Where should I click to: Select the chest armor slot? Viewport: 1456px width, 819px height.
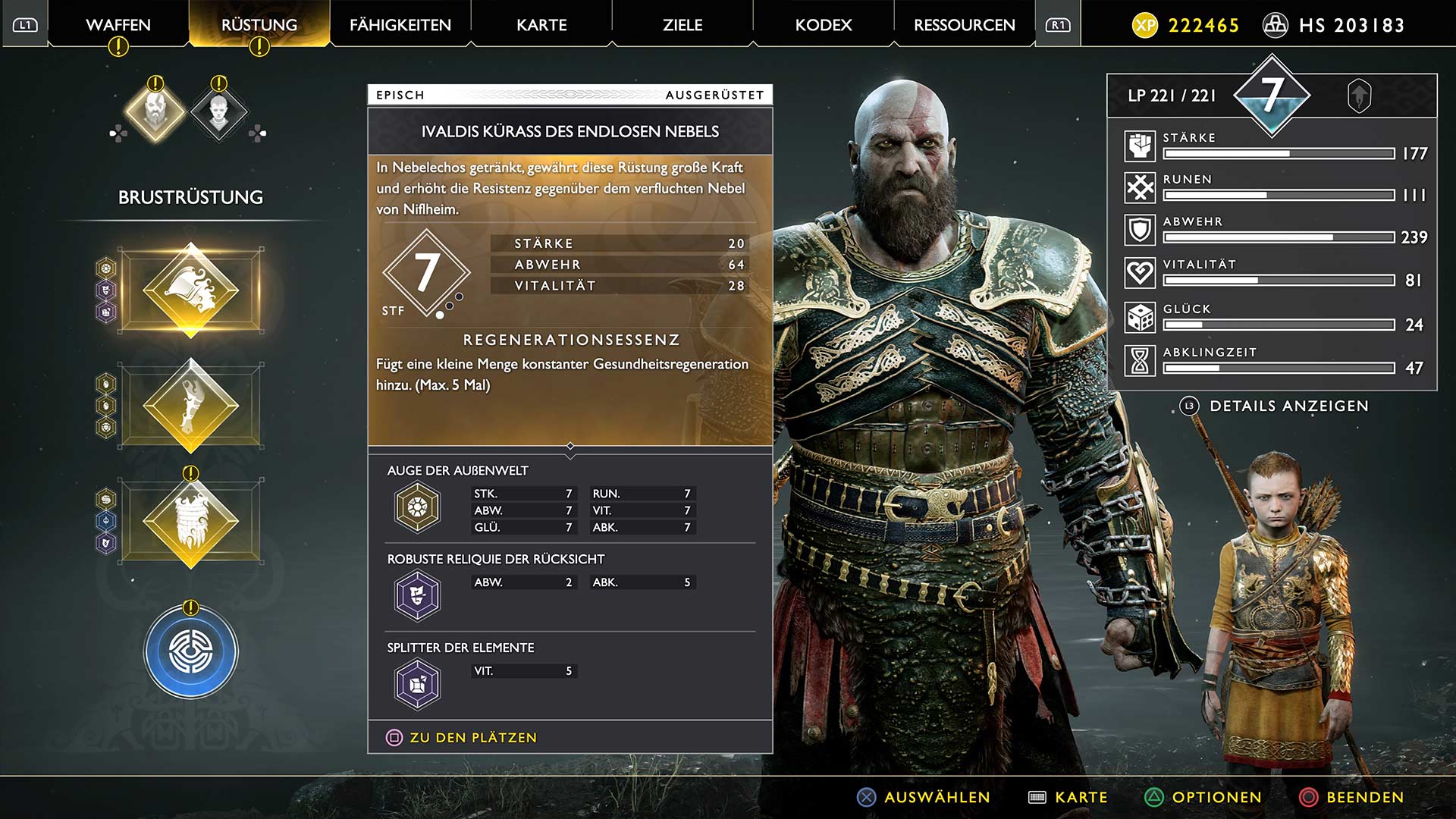point(191,290)
